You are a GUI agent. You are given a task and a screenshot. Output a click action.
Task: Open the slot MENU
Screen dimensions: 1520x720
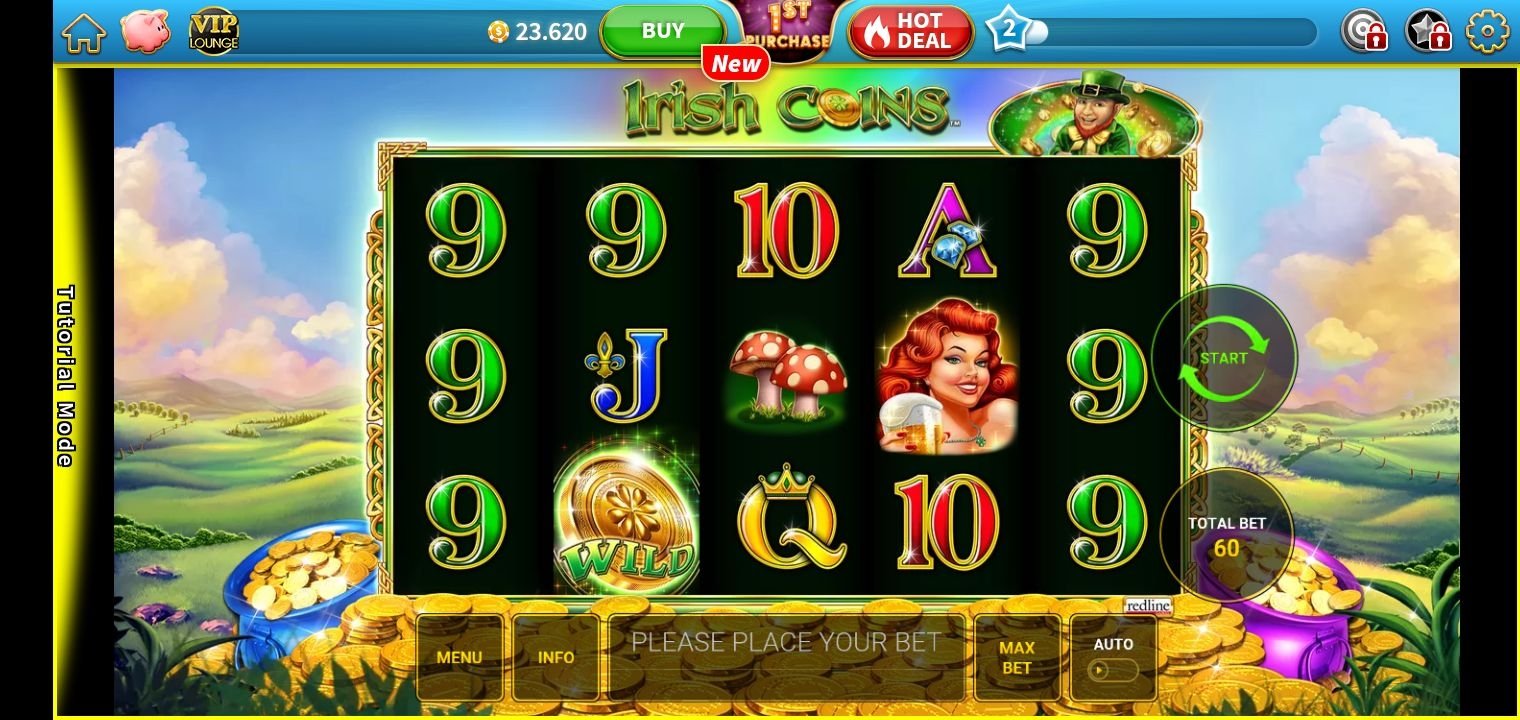(459, 657)
